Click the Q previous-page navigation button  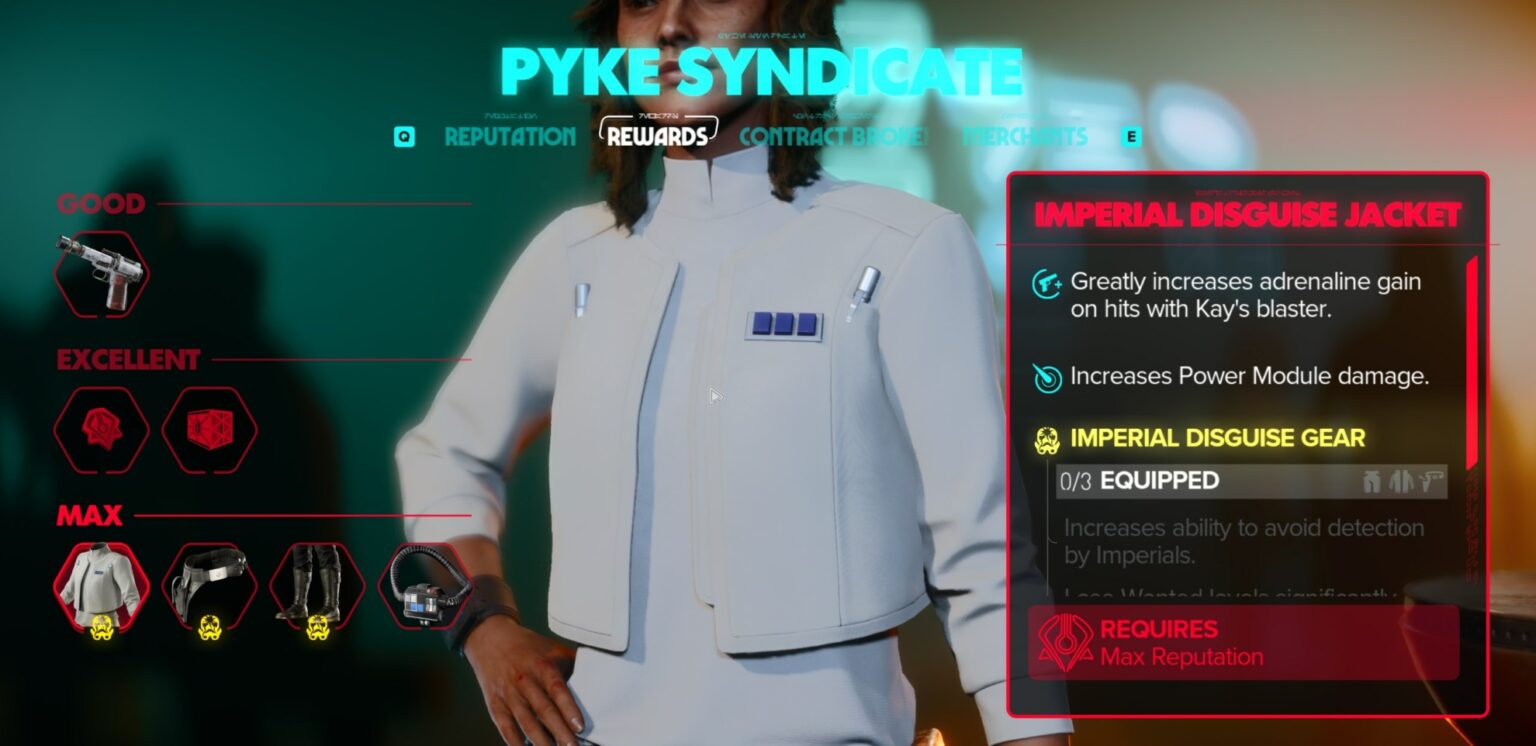click(x=406, y=135)
